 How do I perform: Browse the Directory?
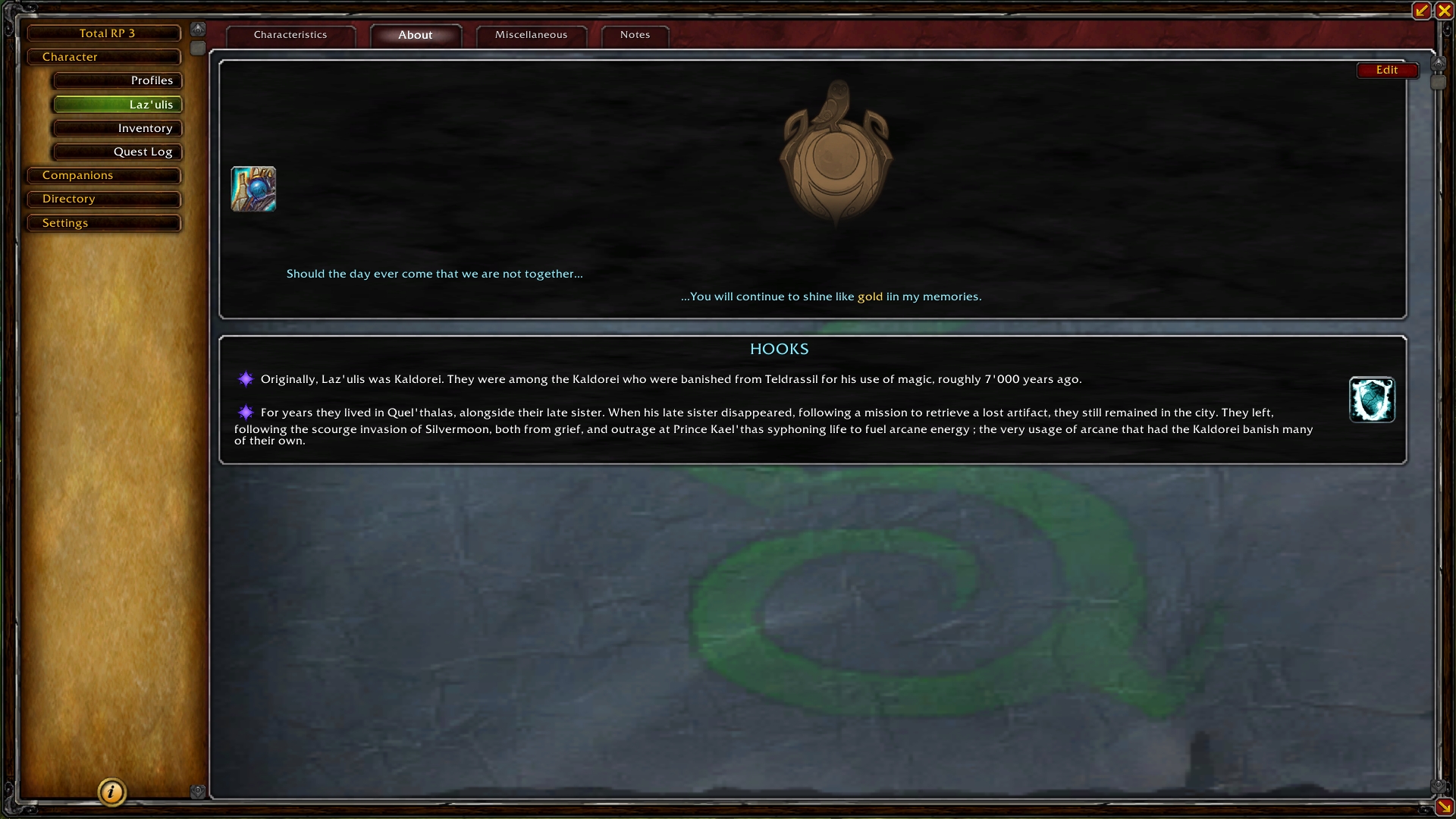104,199
